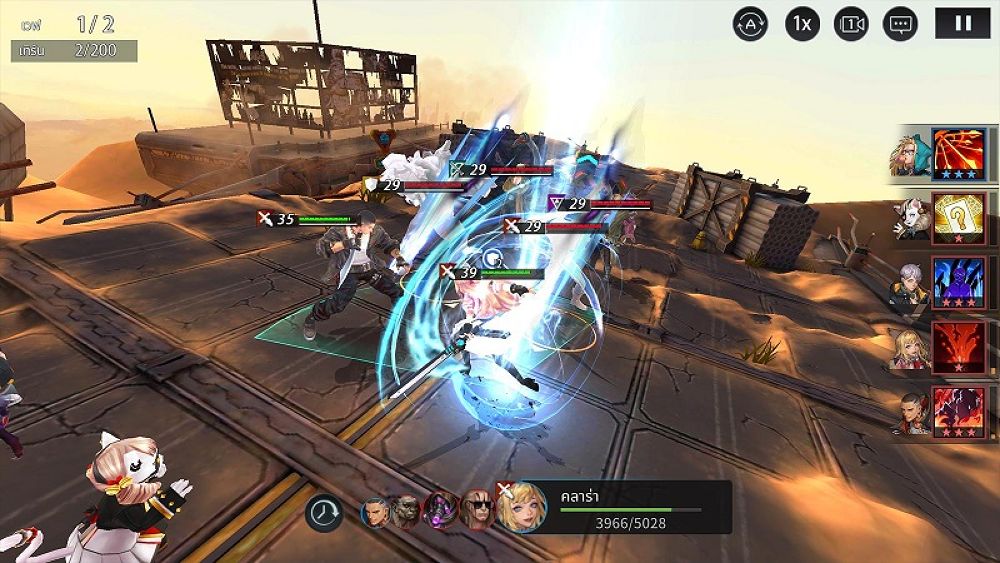
Task: Toggle auto-battle mode
Action: pos(750,23)
